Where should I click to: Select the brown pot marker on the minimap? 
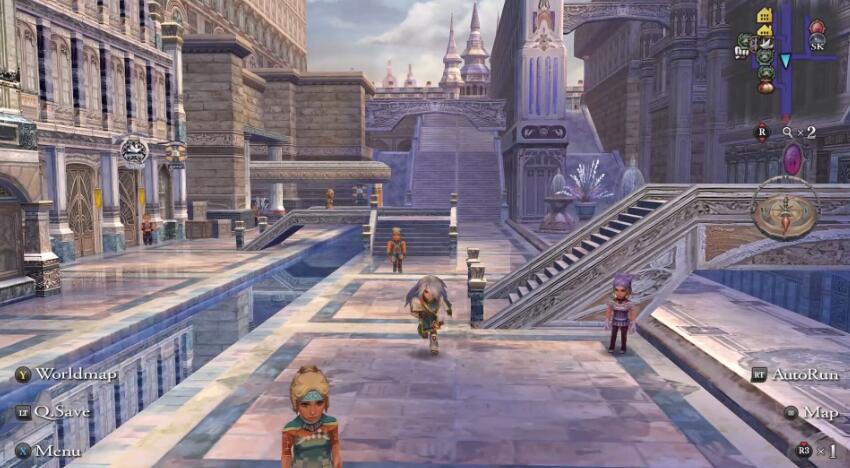click(x=765, y=87)
